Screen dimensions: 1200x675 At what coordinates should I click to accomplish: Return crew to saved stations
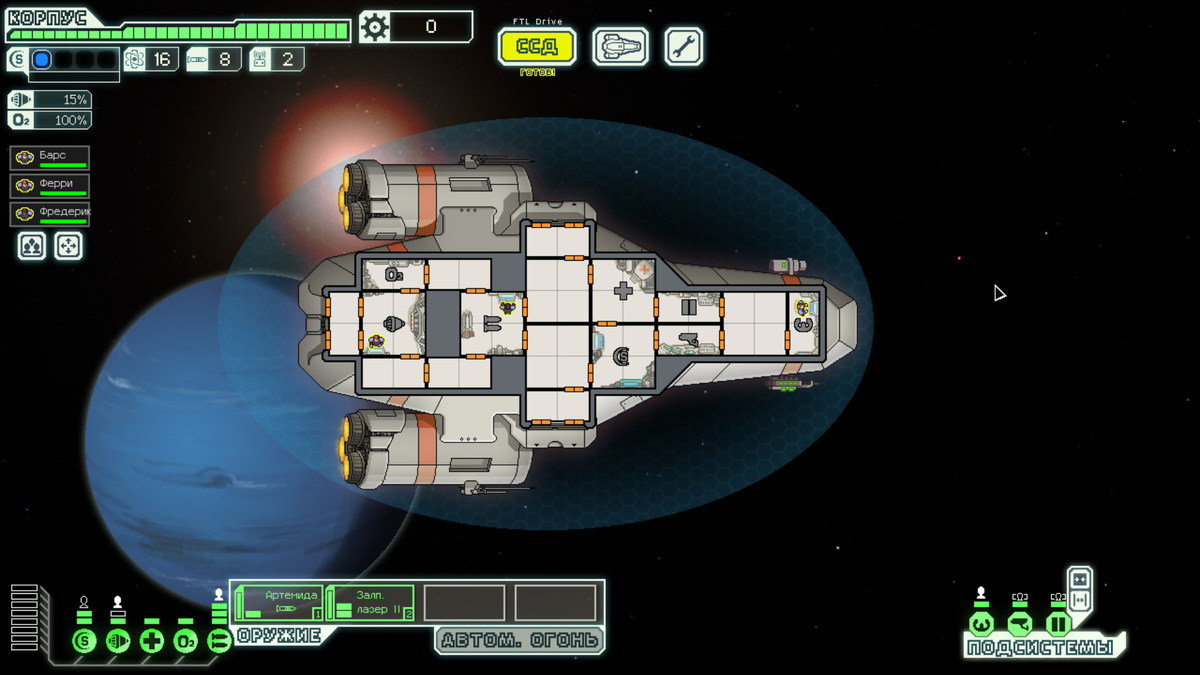coord(68,245)
